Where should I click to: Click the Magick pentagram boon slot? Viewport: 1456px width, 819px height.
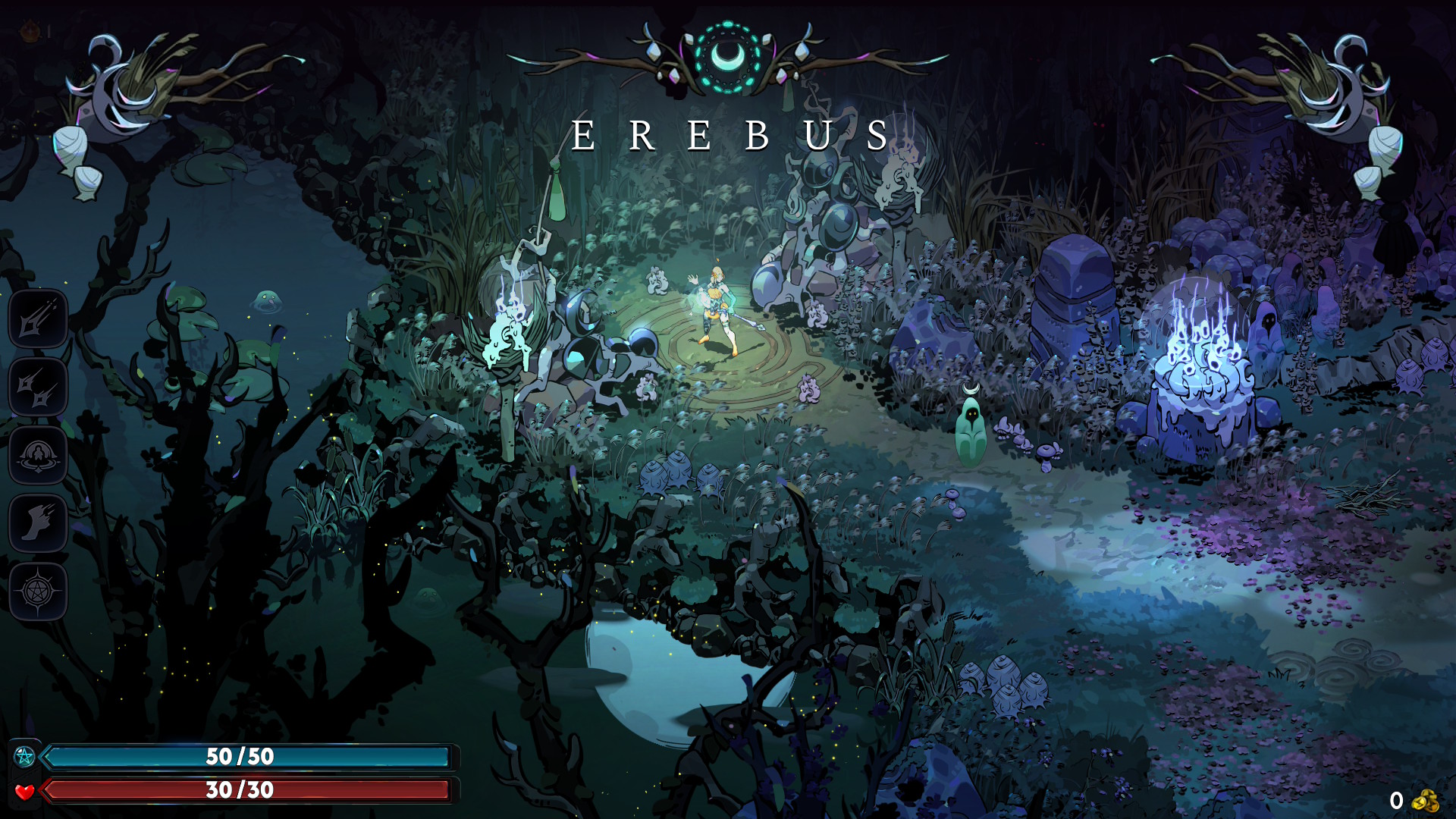(38, 591)
